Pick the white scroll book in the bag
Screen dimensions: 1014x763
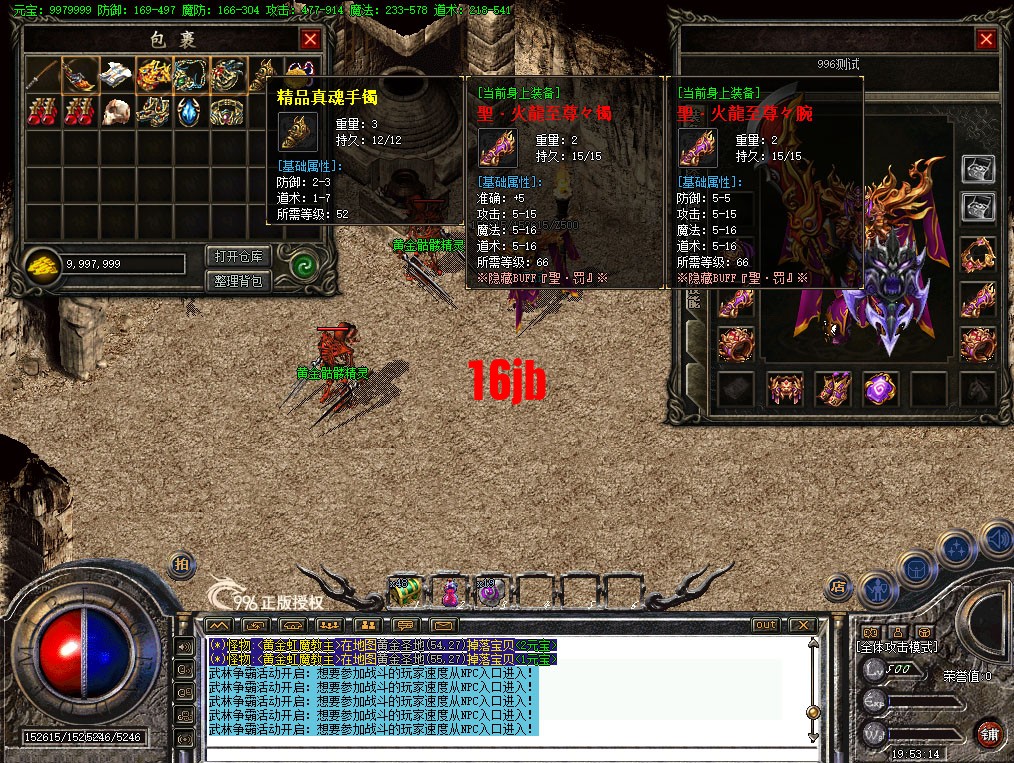click(119, 74)
